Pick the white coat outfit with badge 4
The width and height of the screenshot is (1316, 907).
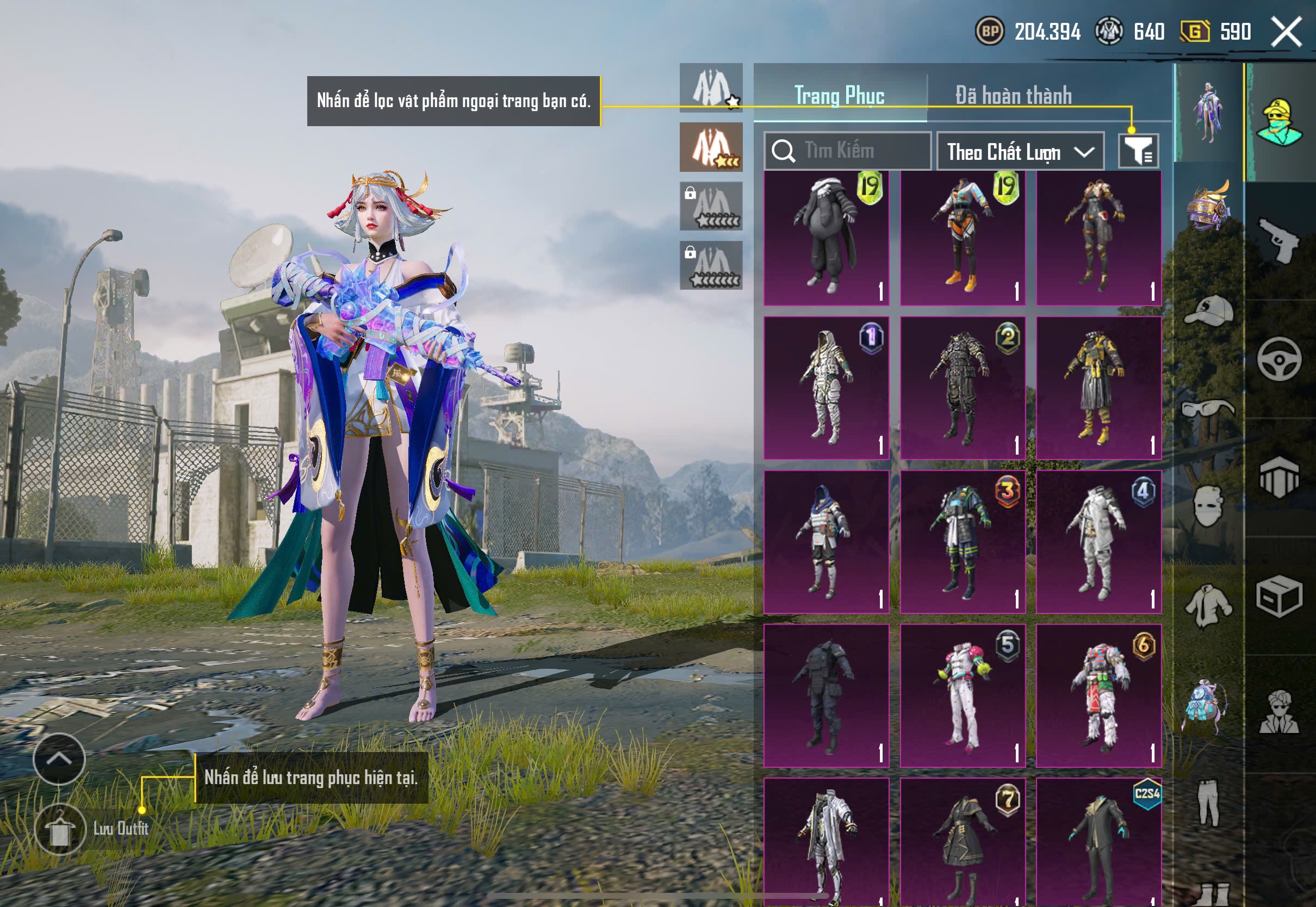click(x=1098, y=542)
